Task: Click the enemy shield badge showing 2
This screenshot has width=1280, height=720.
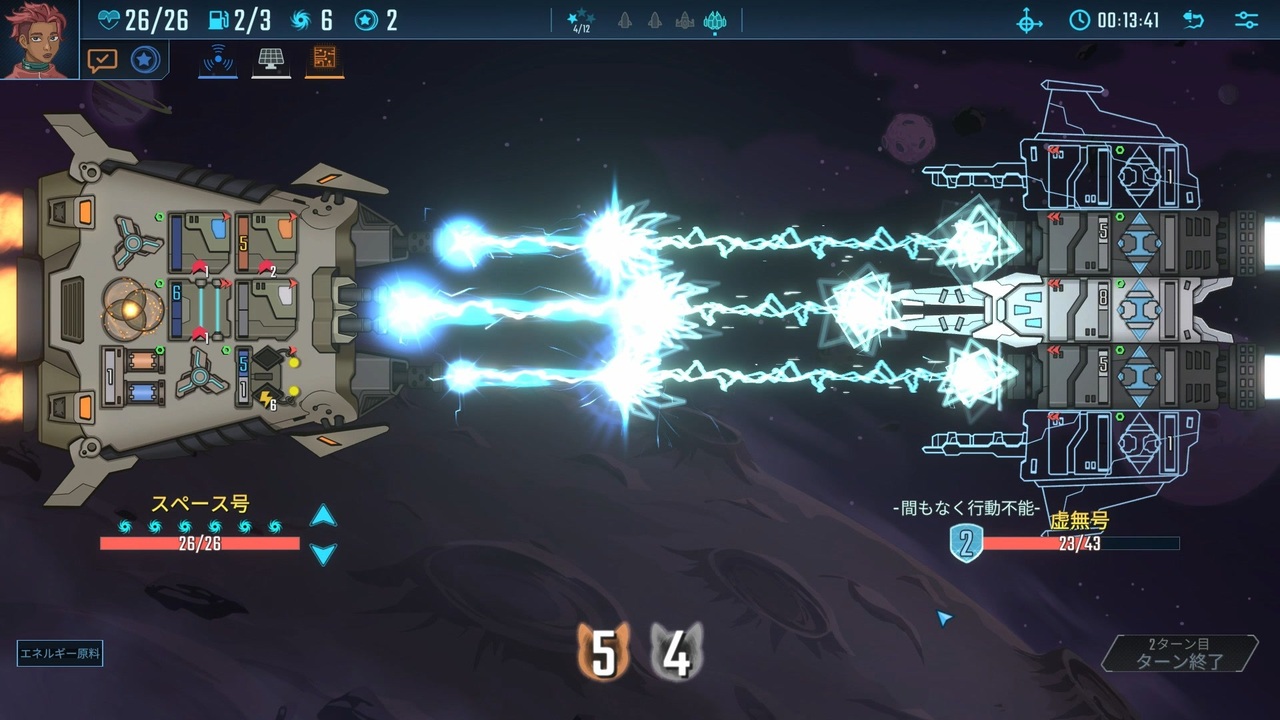Action: pyautogui.click(x=966, y=543)
